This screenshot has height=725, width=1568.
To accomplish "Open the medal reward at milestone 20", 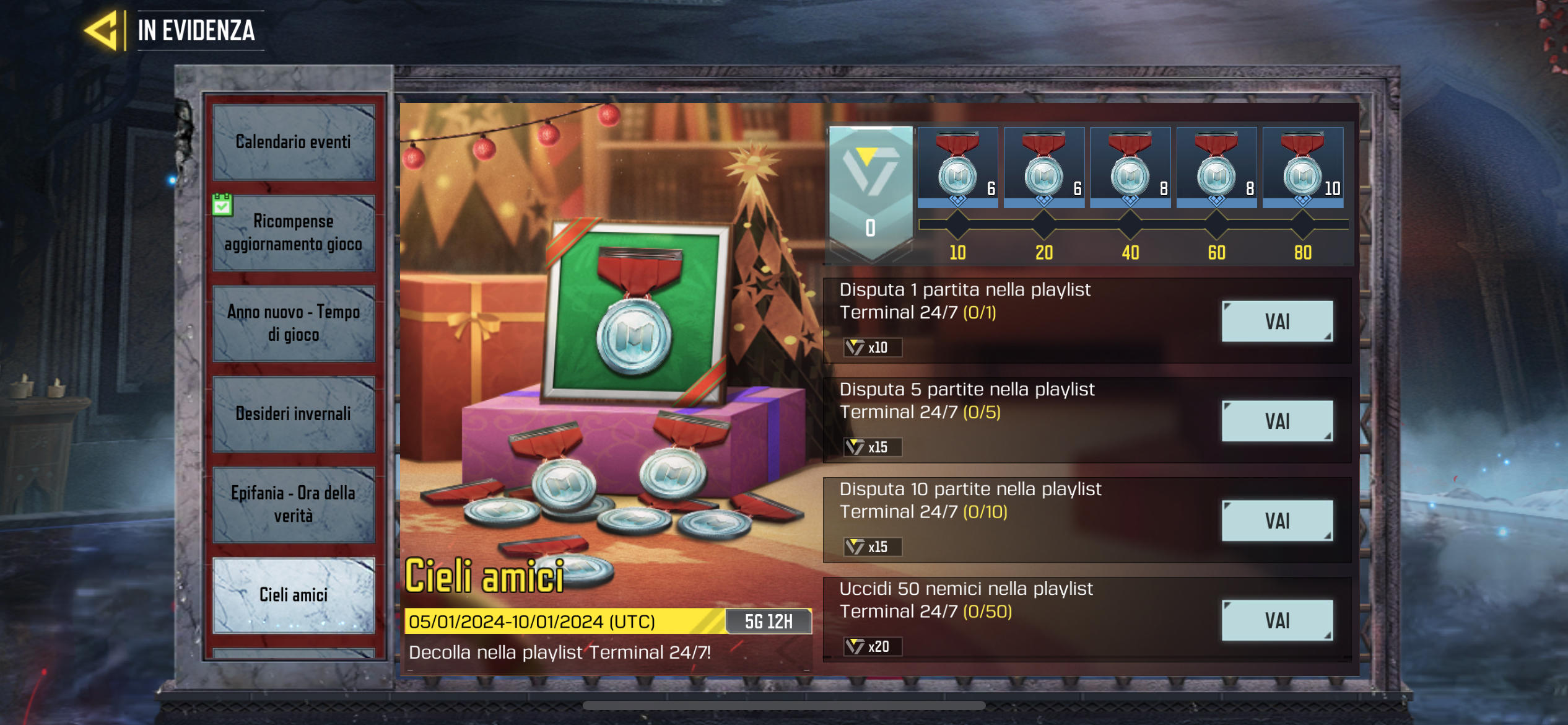I will [x=1043, y=167].
